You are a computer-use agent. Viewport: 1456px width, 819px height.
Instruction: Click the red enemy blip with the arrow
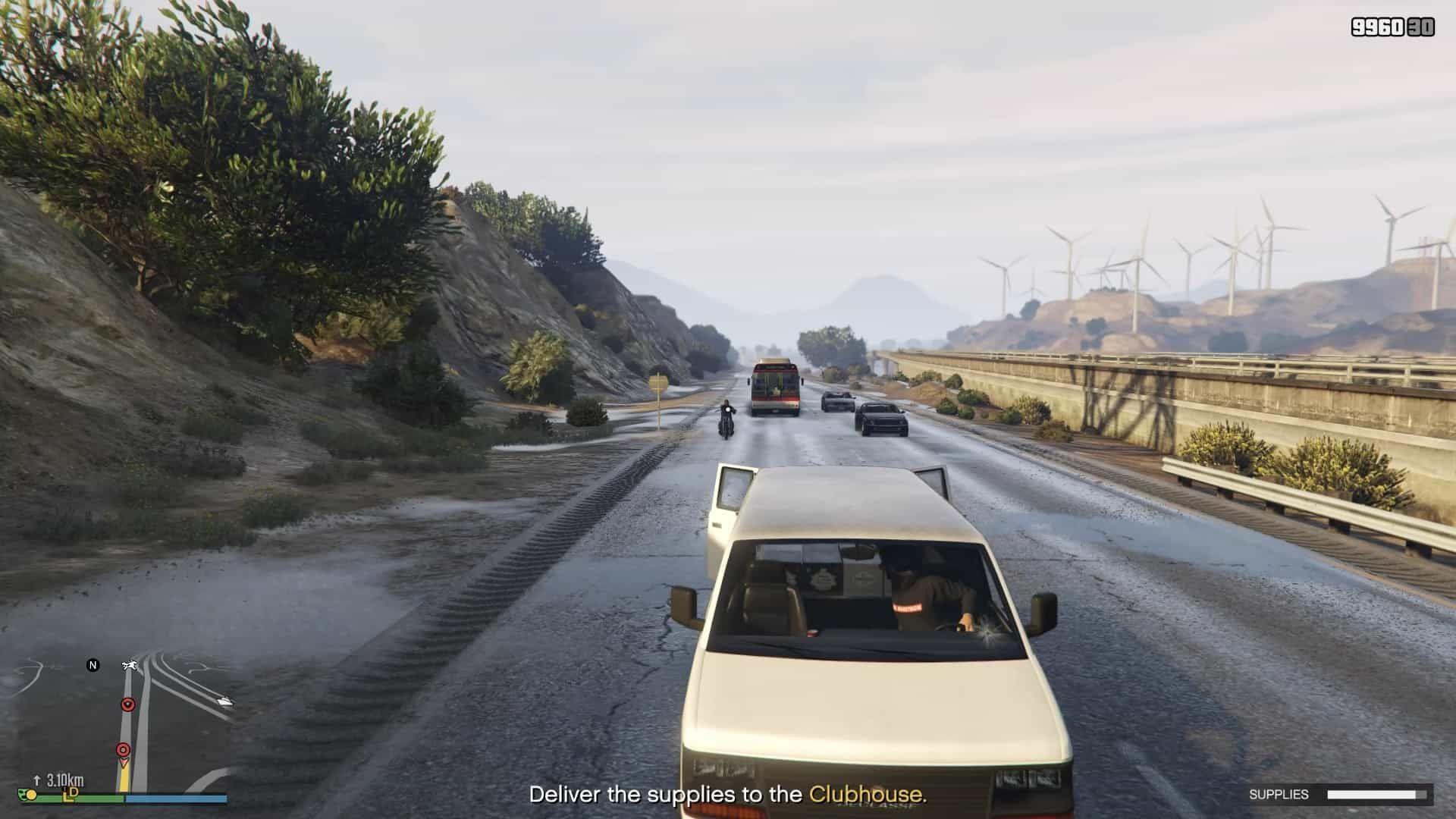pyautogui.click(x=128, y=704)
